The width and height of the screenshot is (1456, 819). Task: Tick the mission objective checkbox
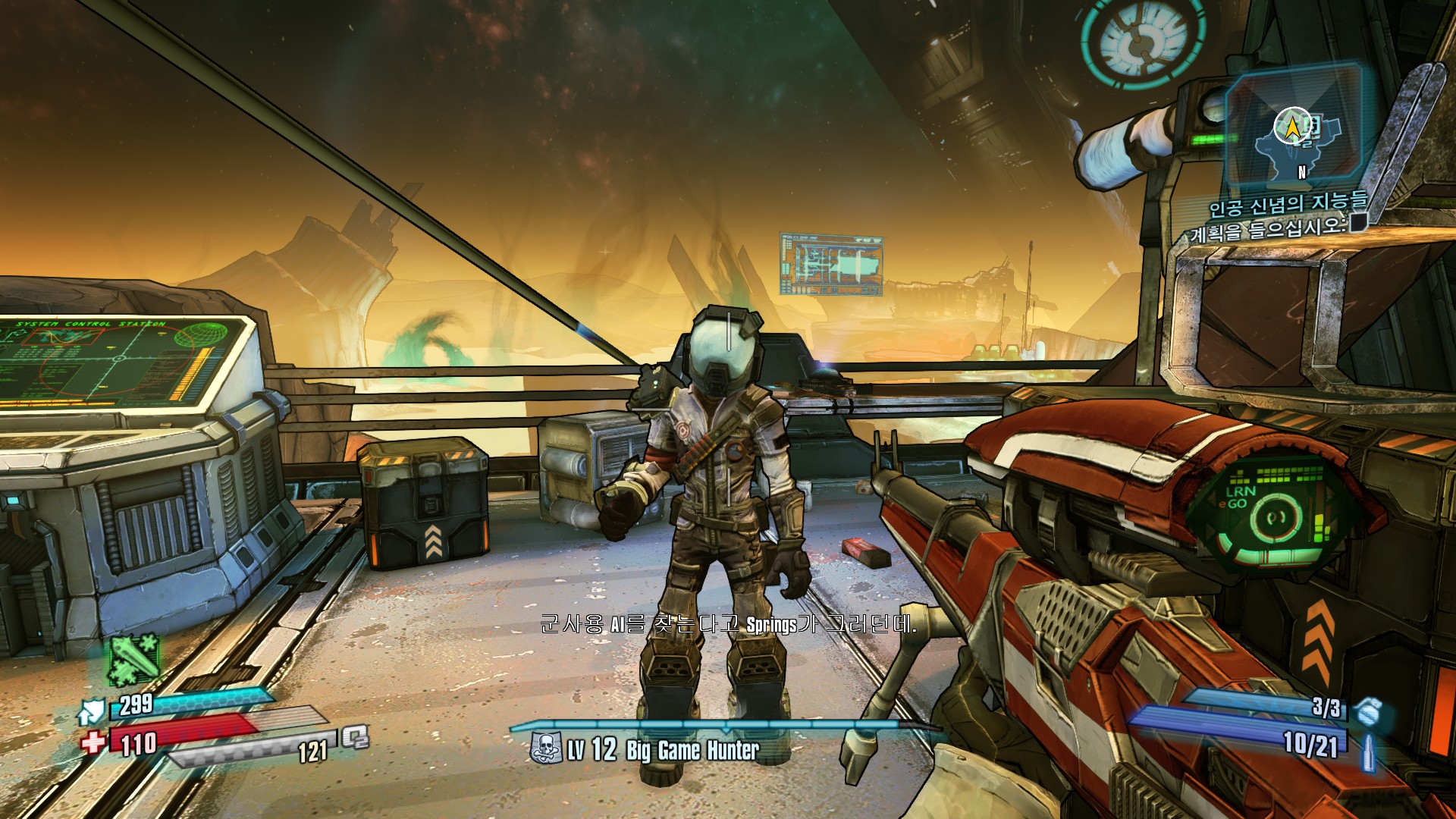coord(1357,222)
